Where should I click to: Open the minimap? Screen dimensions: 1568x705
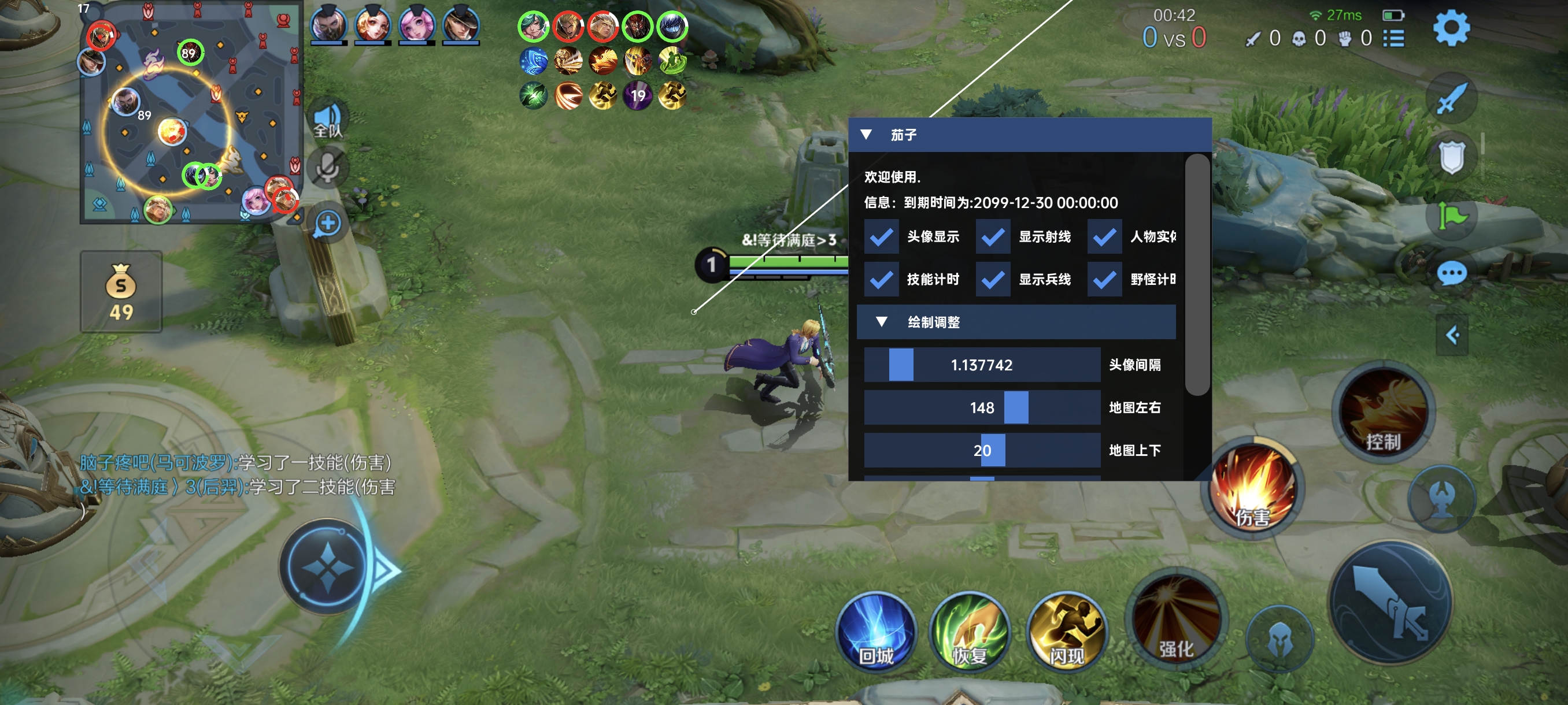(191, 113)
